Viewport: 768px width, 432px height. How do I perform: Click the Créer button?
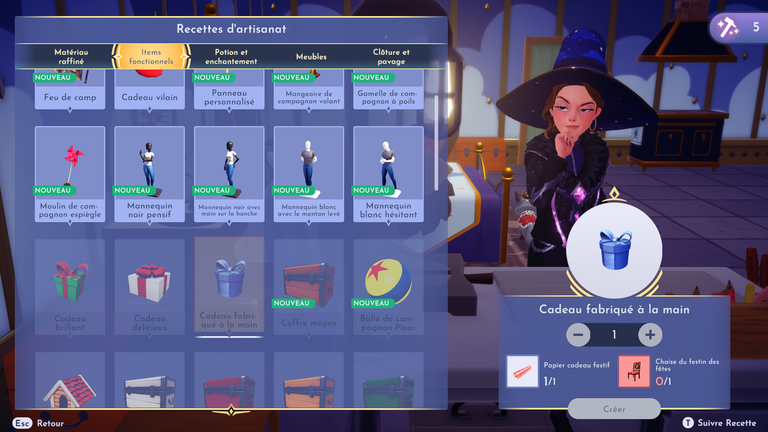click(x=614, y=409)
